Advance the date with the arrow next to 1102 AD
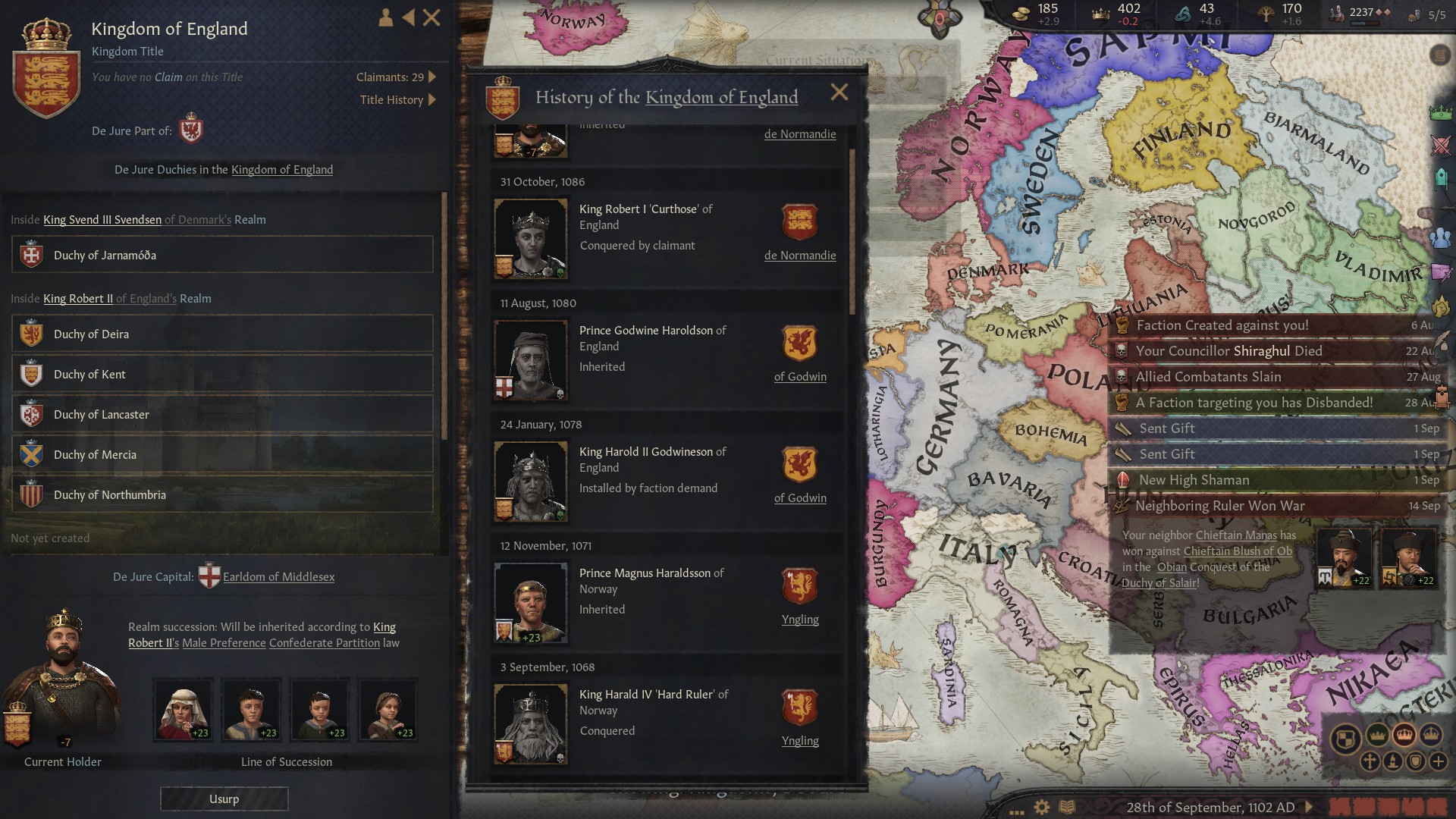The width and height of the screenshot is (1456, 819). [1308, 806]
